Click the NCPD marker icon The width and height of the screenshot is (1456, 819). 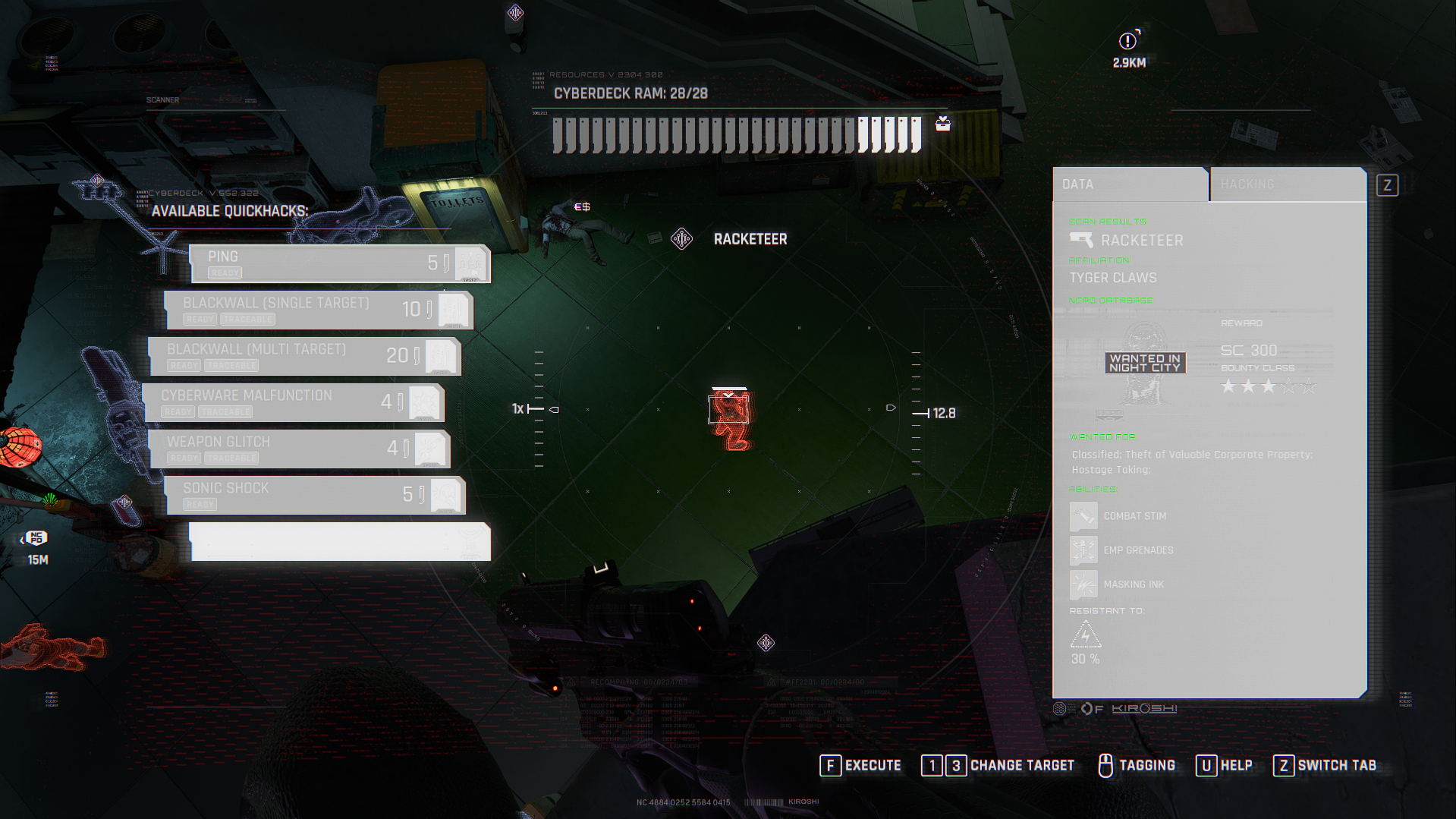pyautogui.click(x=36, y=538)
